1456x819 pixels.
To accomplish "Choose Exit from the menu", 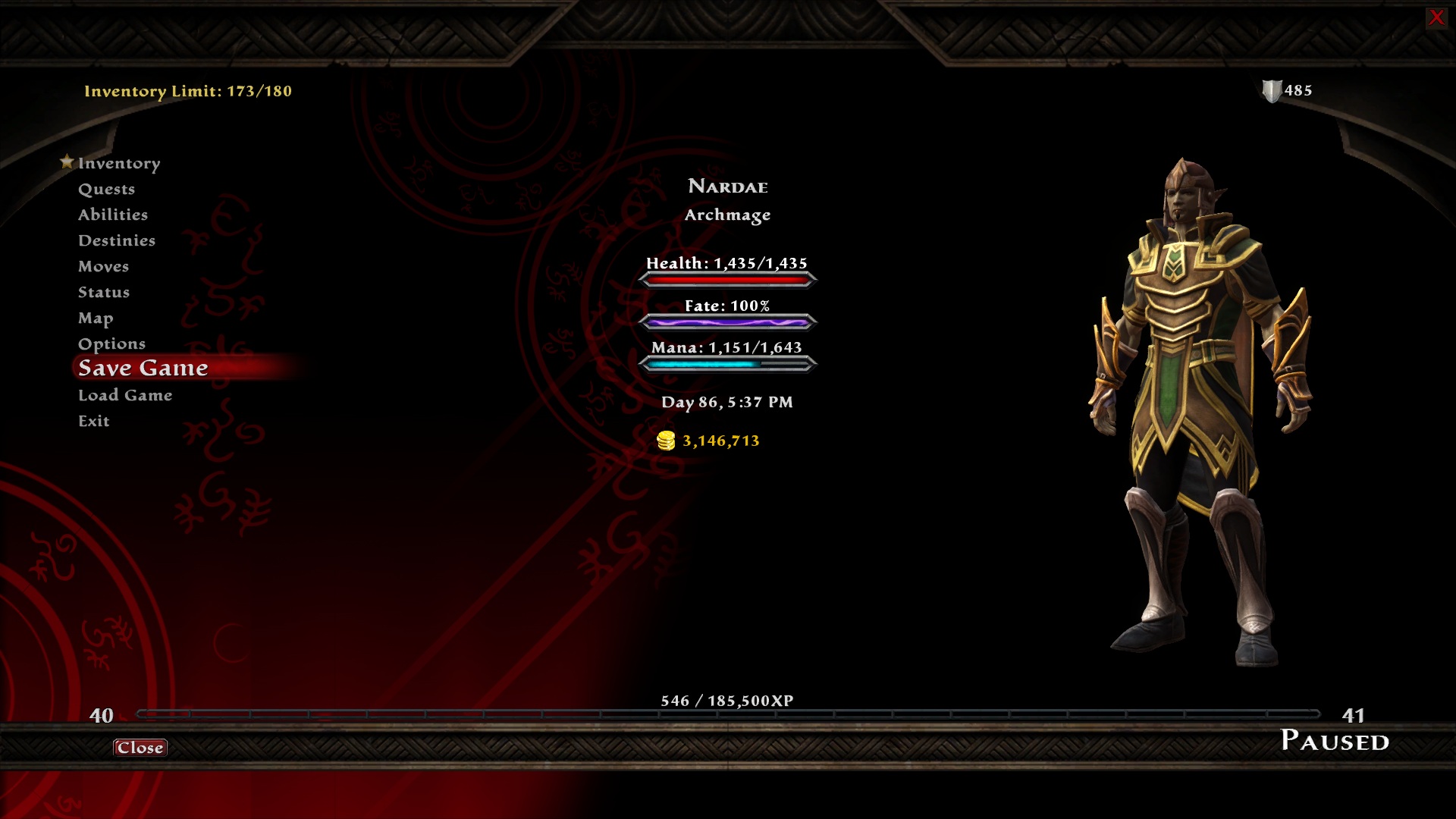I will point(94,421).
